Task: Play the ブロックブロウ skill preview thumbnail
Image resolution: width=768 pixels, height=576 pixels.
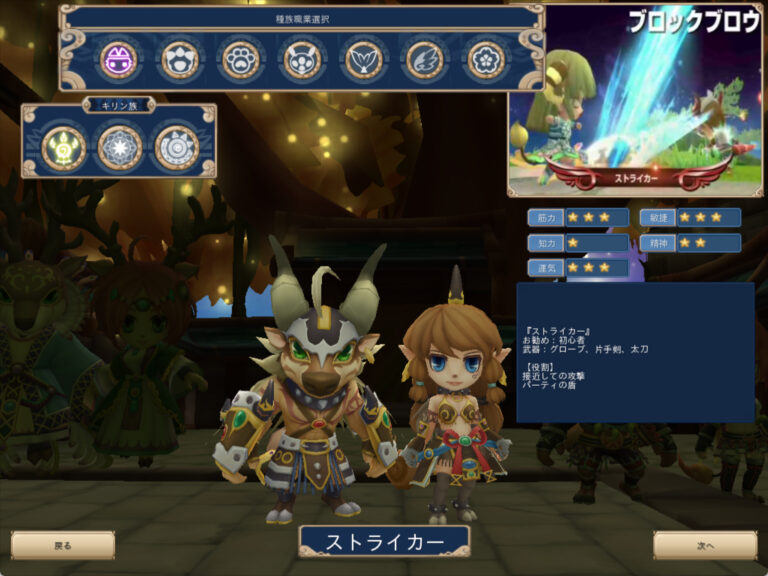Action: (x=637, y=98)
